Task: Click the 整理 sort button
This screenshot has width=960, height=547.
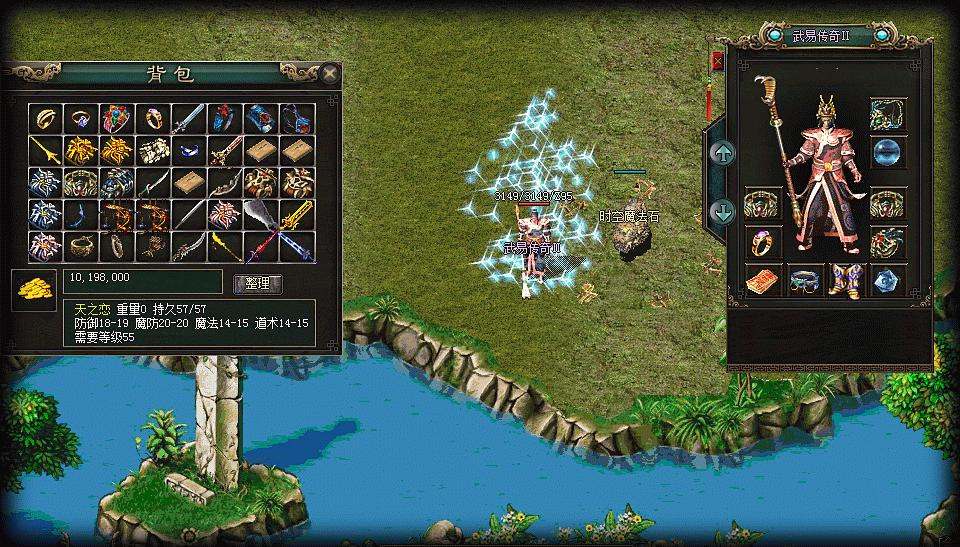Action: click(x=257, y=283)
